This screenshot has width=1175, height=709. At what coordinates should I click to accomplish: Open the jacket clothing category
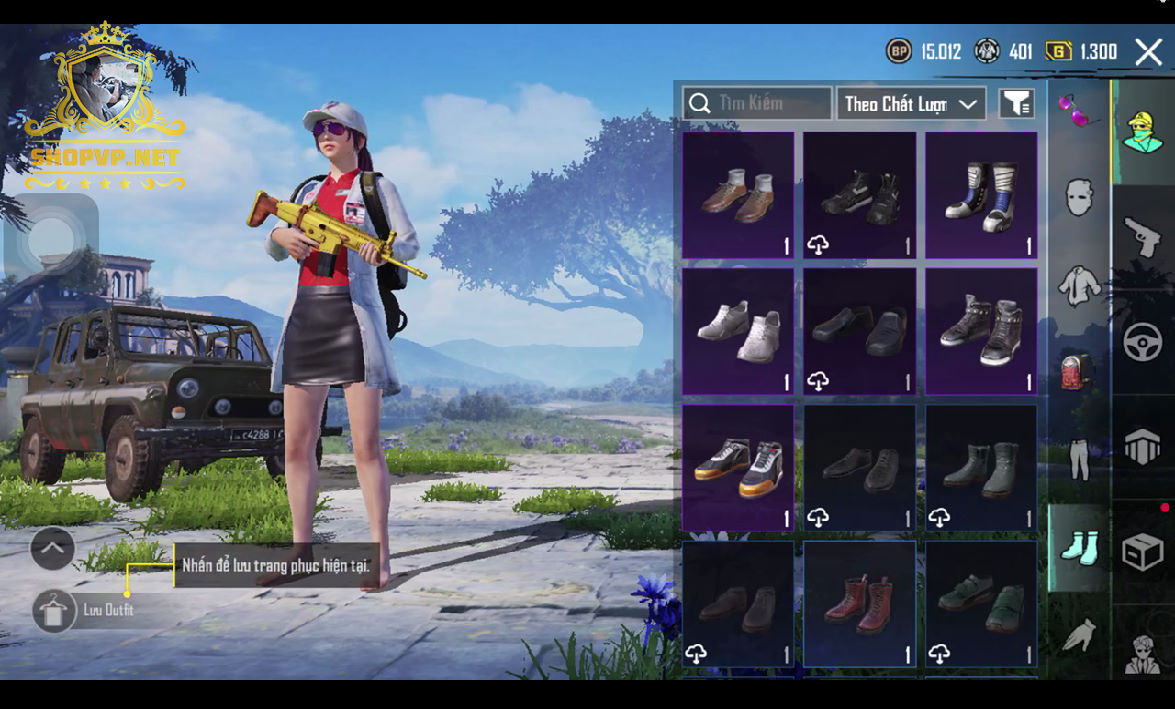[x=1079, y=285]
